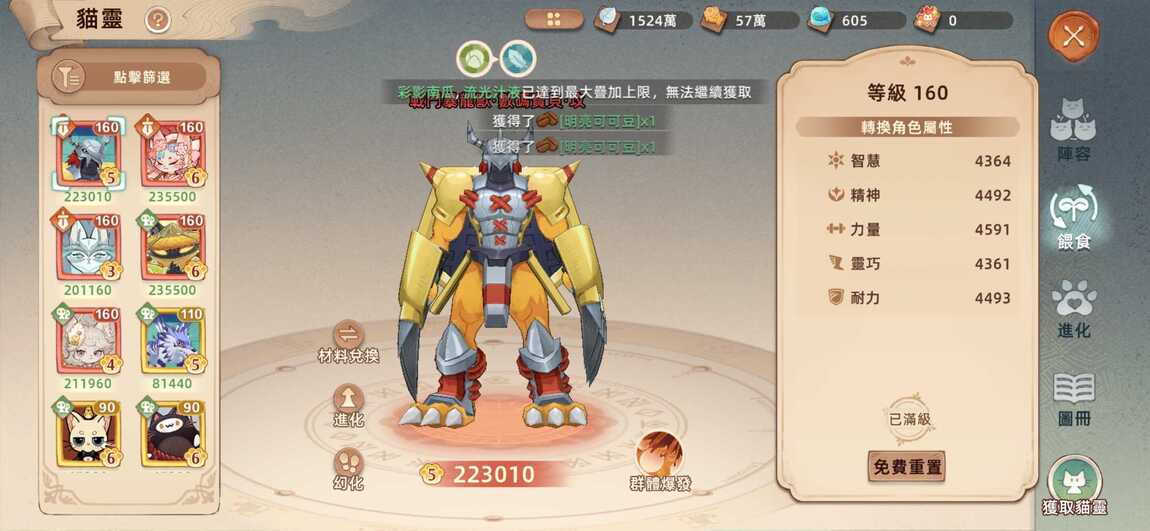The image size is (1150, 531).
Task: Click the question mark help icon
Action: tap(157, 20)
